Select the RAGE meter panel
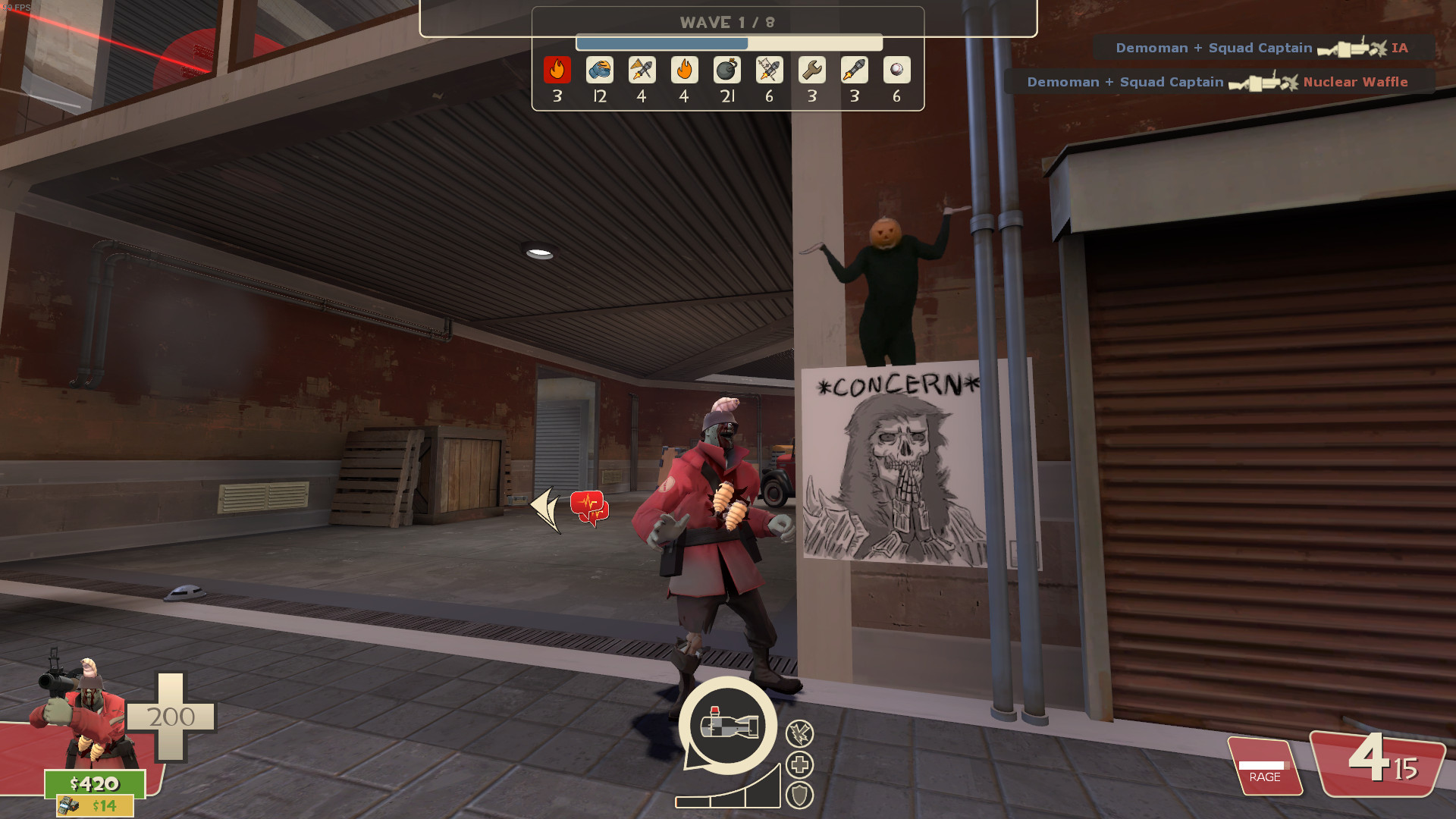This screenshot has width=1456, height=819. point(1264,767)
